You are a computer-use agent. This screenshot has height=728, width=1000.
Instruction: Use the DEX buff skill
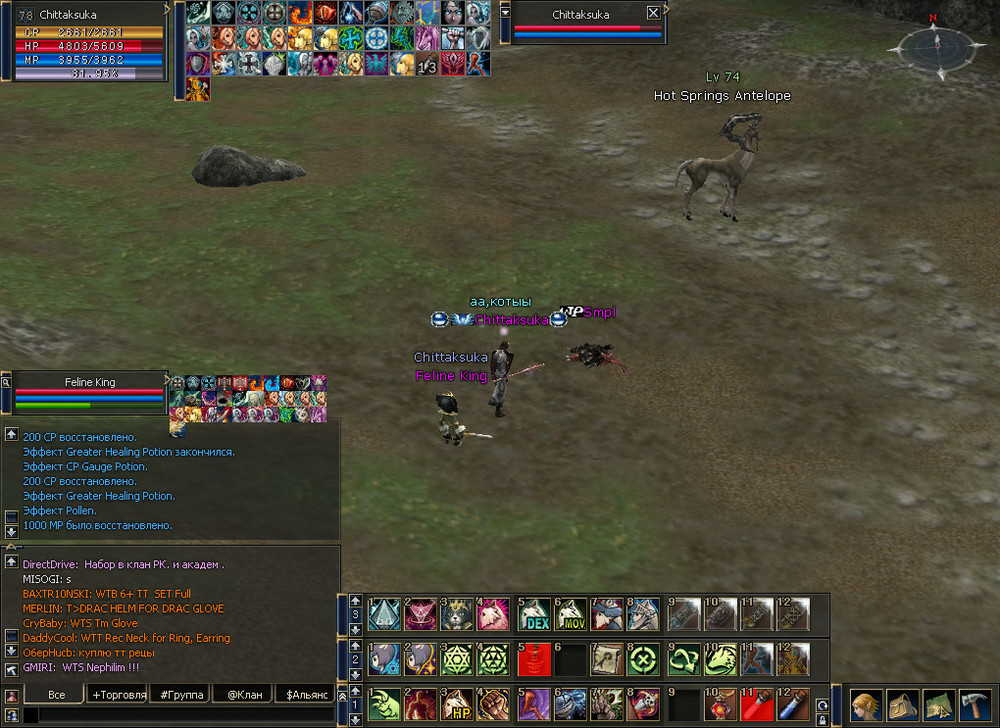point(534,614)
